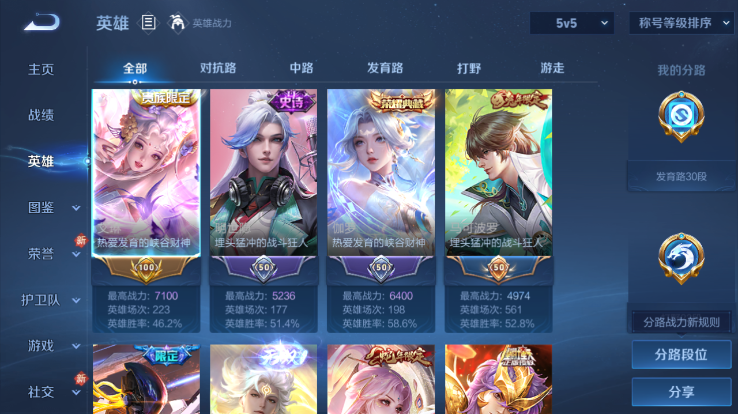Switch to the 游走 tab

click(552, 69)
